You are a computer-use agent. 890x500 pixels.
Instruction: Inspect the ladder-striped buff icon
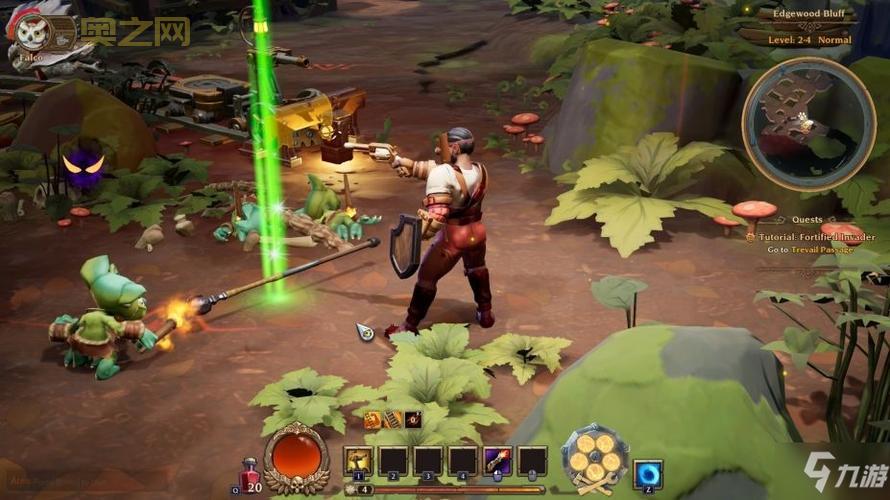392,420
